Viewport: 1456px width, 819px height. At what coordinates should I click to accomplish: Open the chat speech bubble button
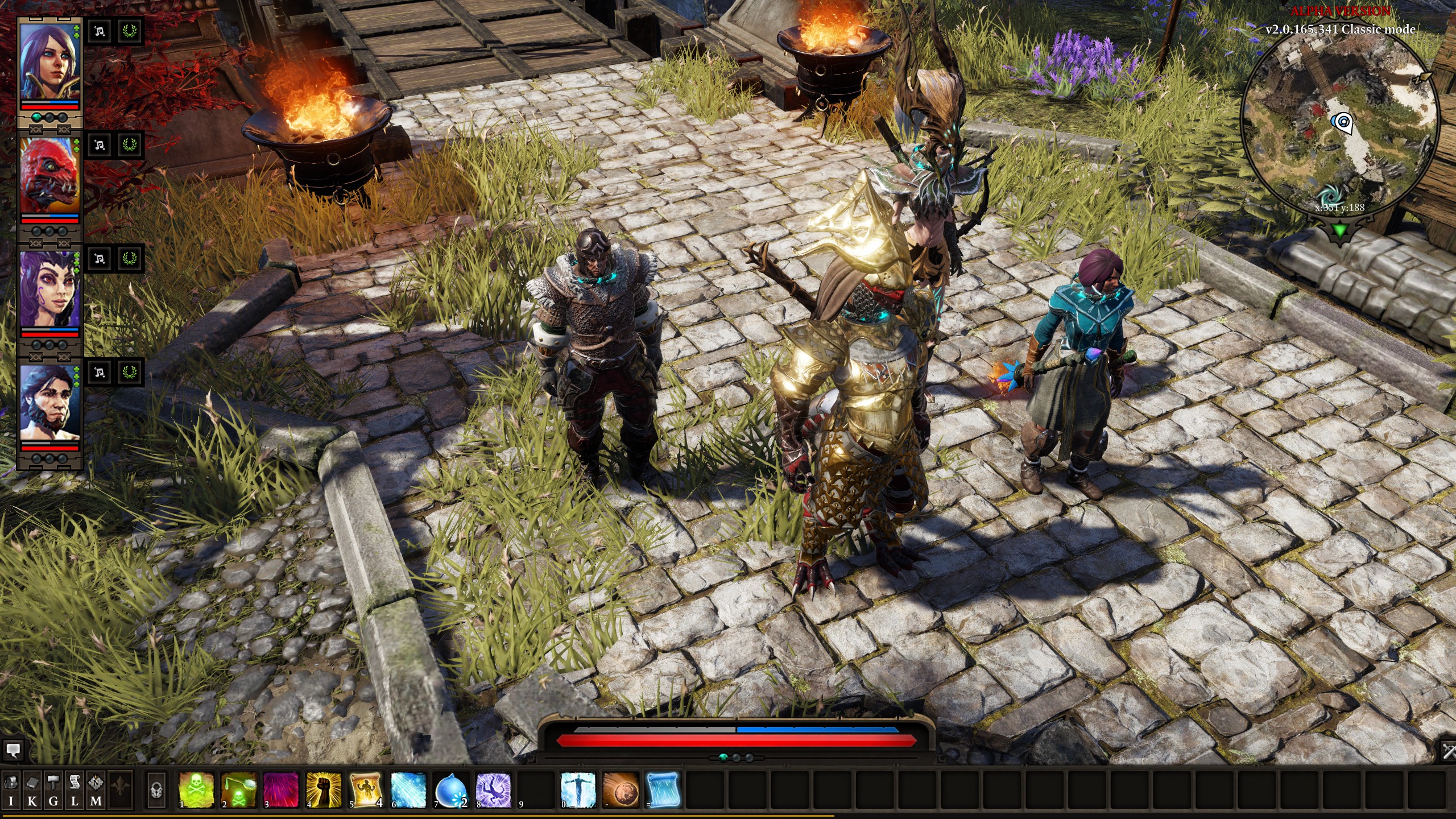13,750
